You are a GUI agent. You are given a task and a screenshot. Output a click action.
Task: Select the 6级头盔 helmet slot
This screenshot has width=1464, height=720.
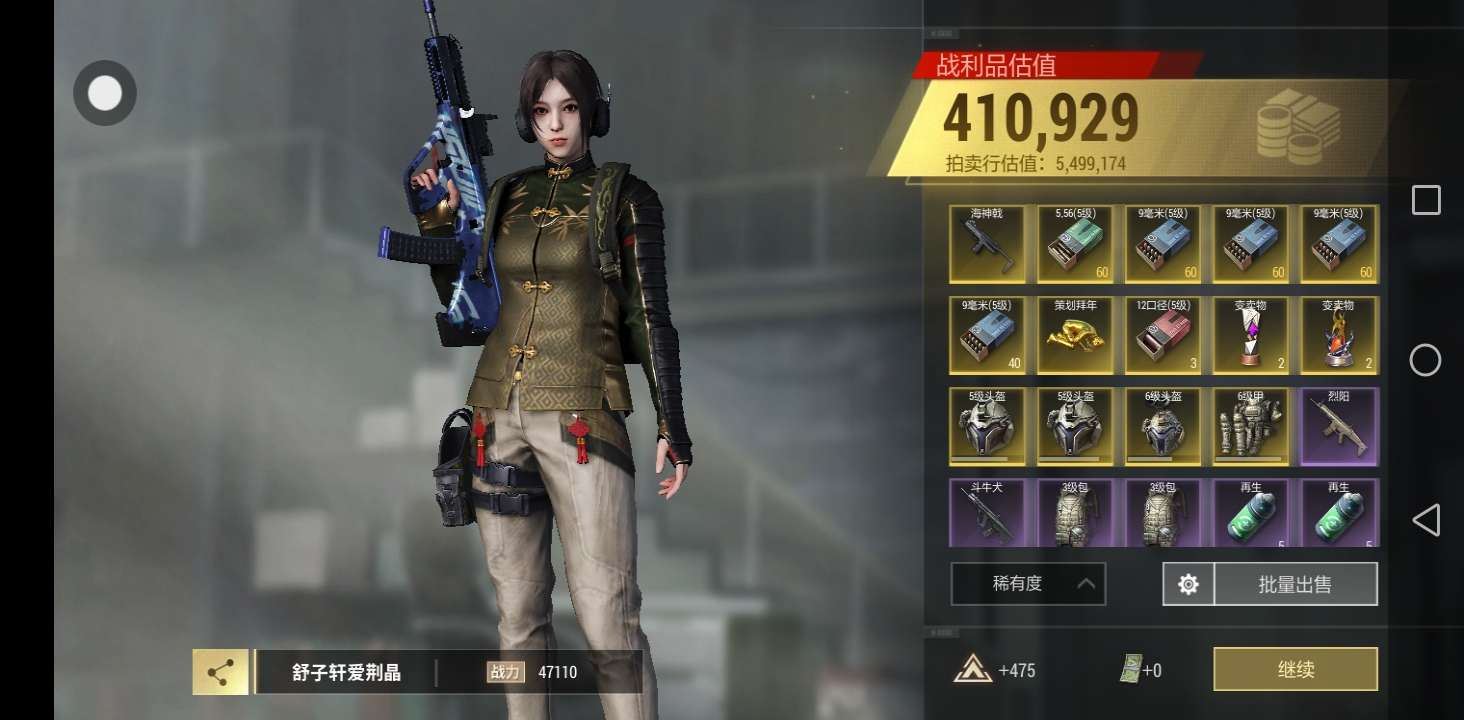pyautogui.click(x=1163, y=427)
